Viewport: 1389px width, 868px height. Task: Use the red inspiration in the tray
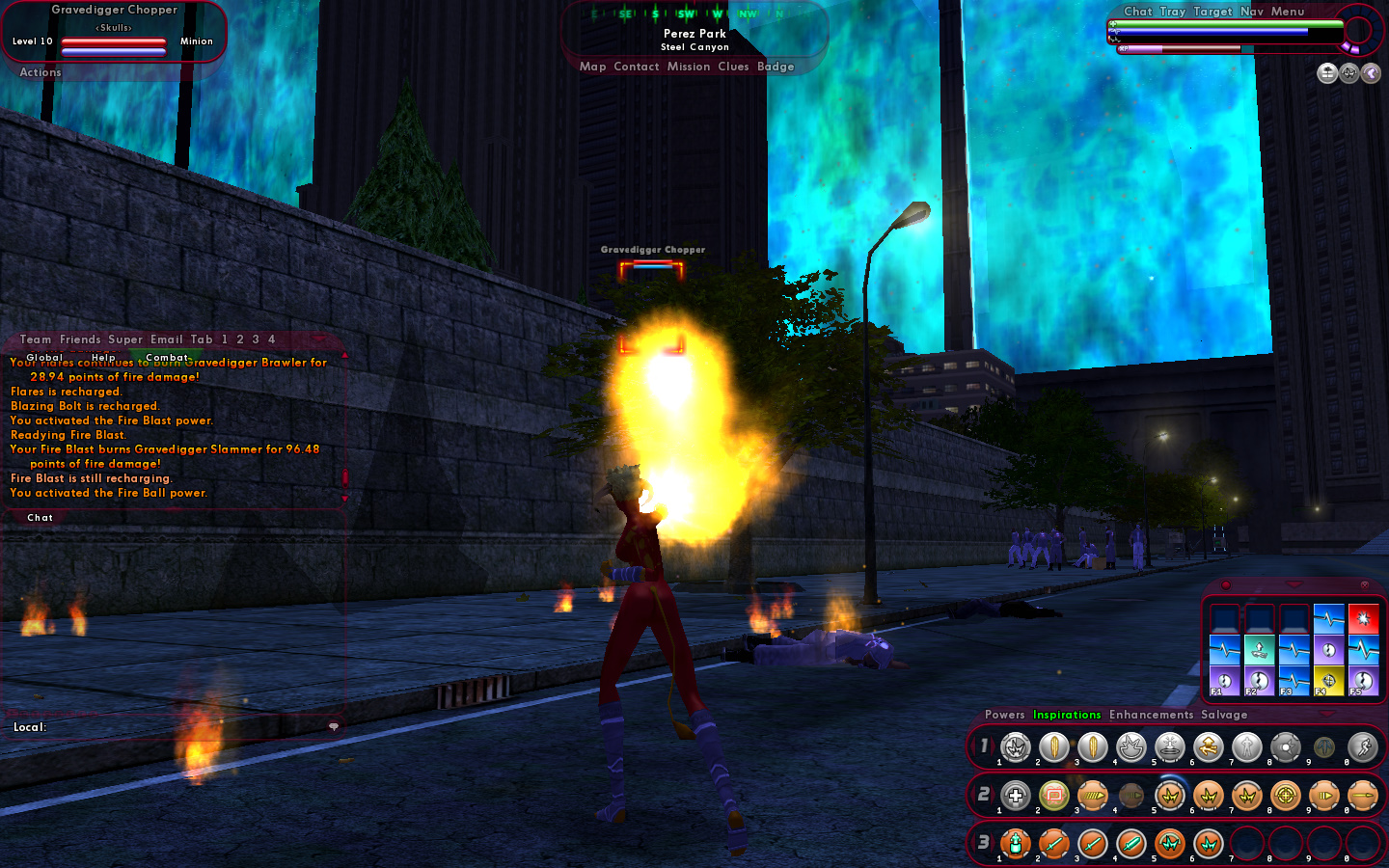pos(1363,618)
